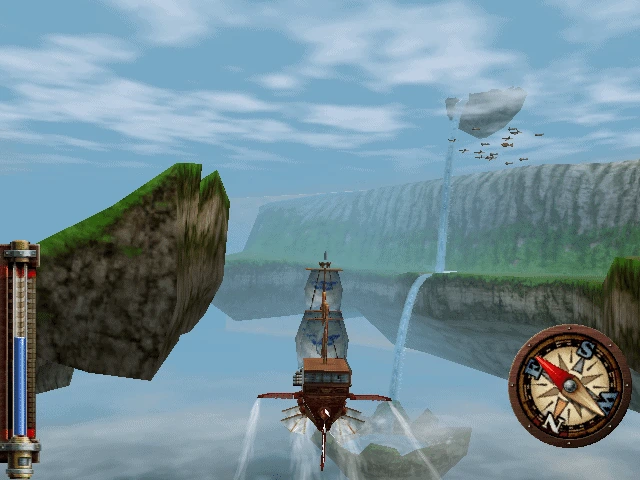The width and height of the screenshot is (640, 480).
Task: Click the navigation compass dial
Action: pos(569,385)
